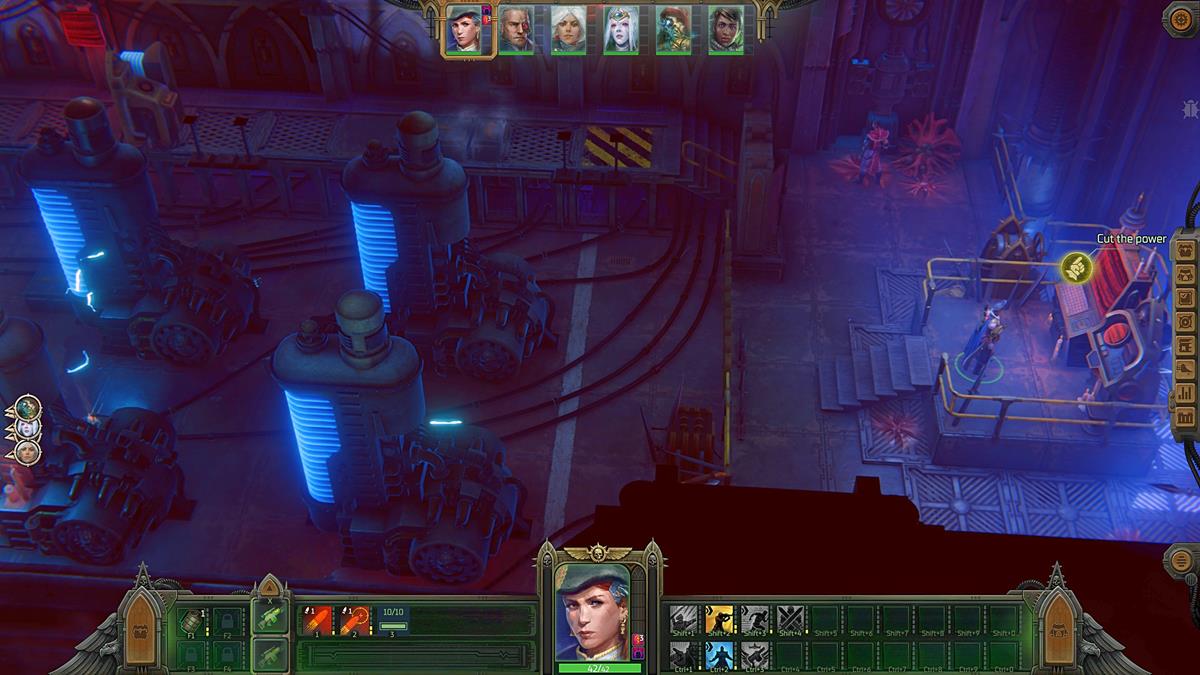Open the large character portrait above the hotbar

(x=599, y=610)
